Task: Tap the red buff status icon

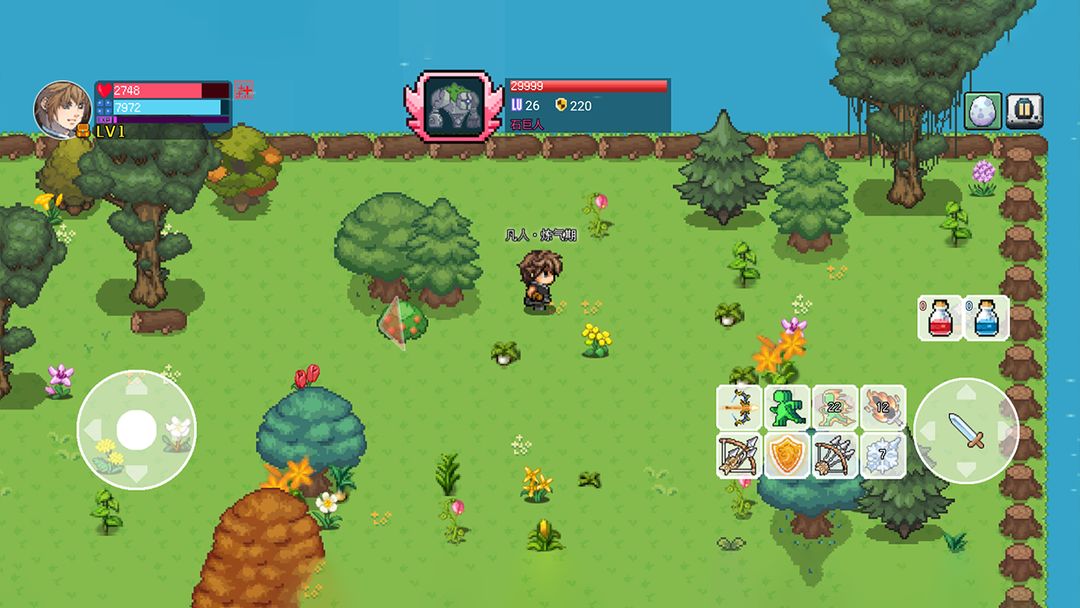Action: (244, 91)
